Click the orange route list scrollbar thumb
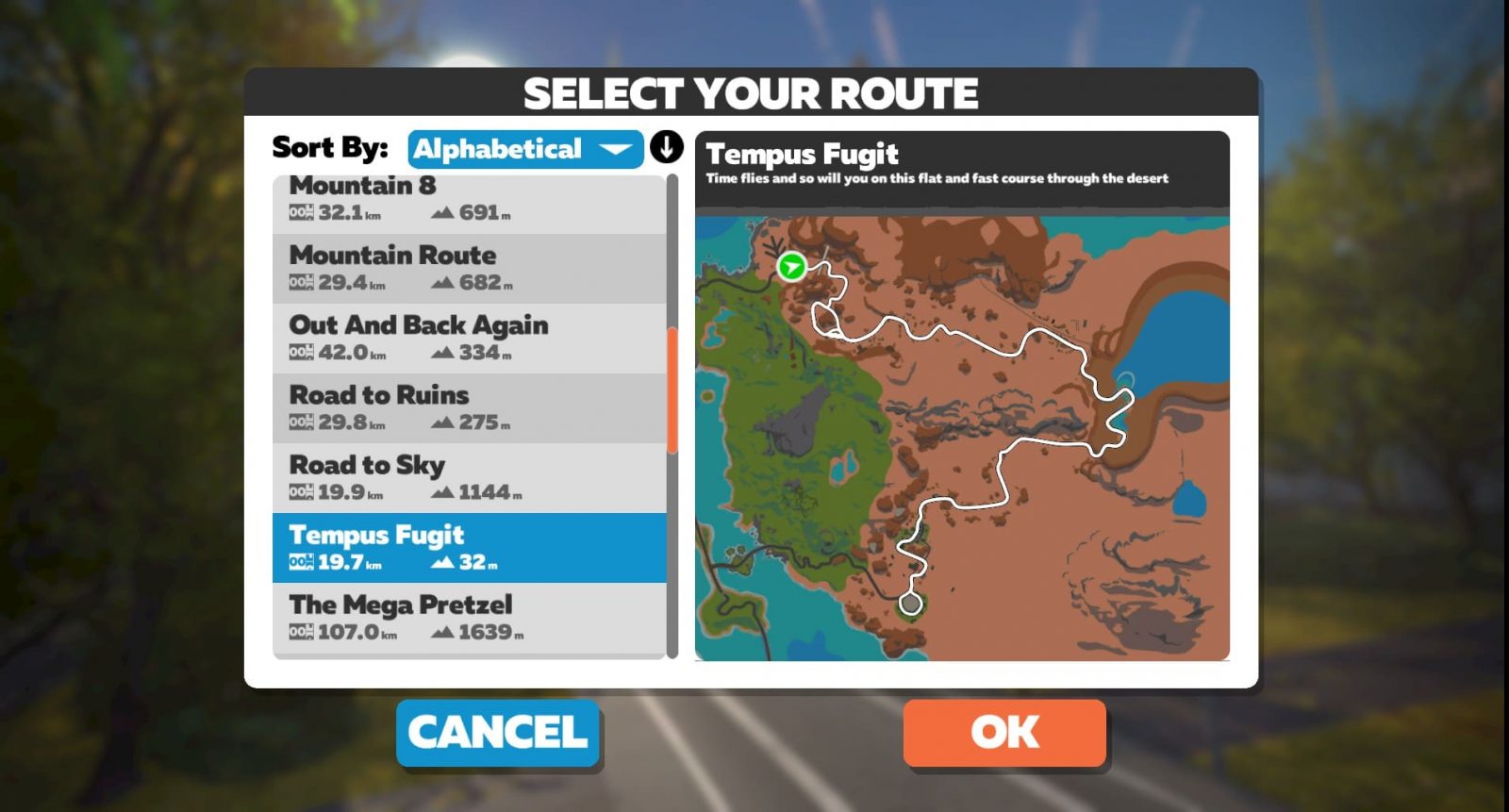Screen dimensions: 1509x812 [672, 389]
